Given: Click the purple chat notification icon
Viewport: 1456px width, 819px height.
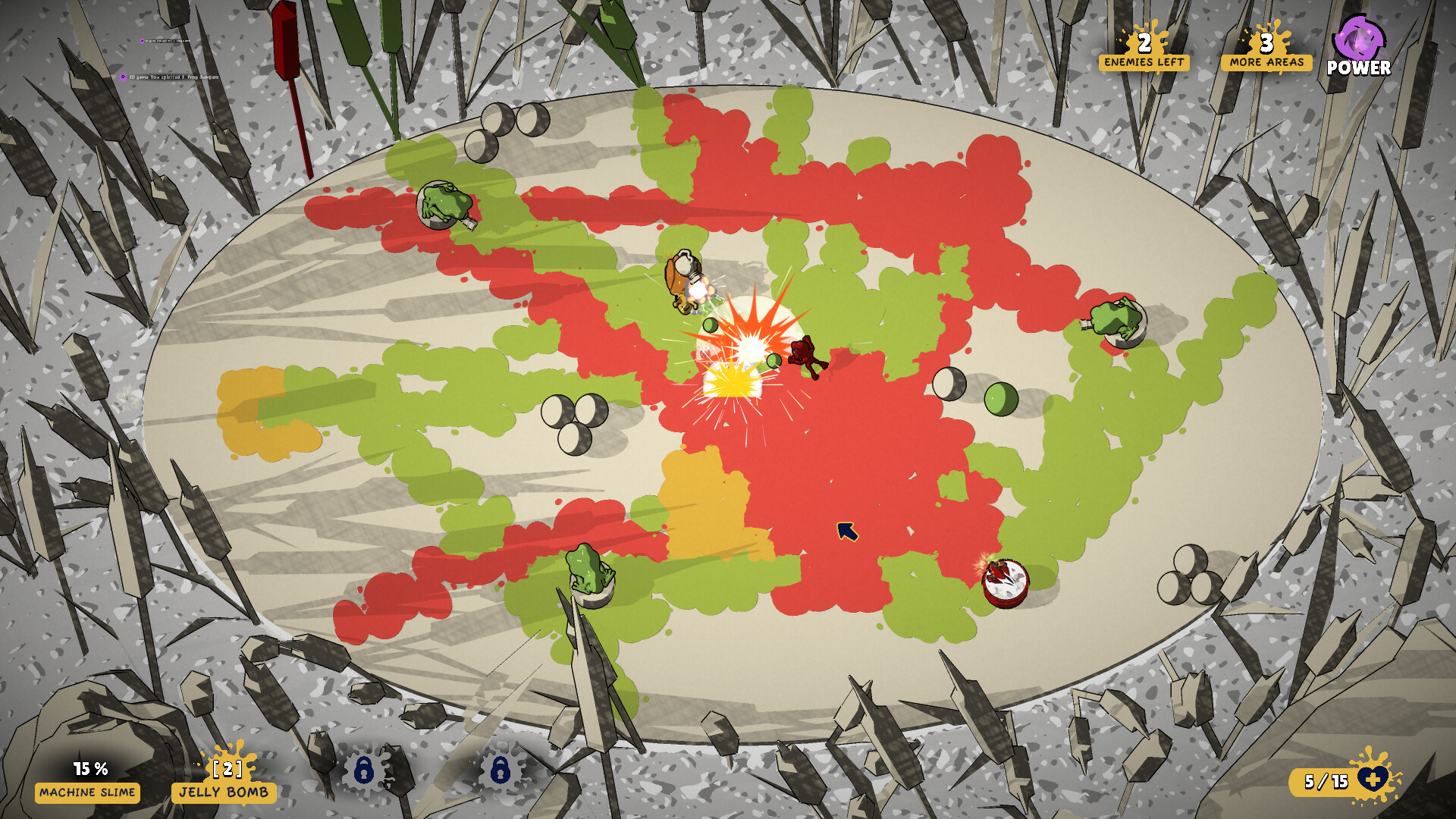Looking at the screenshot, I should pos(123,76).
